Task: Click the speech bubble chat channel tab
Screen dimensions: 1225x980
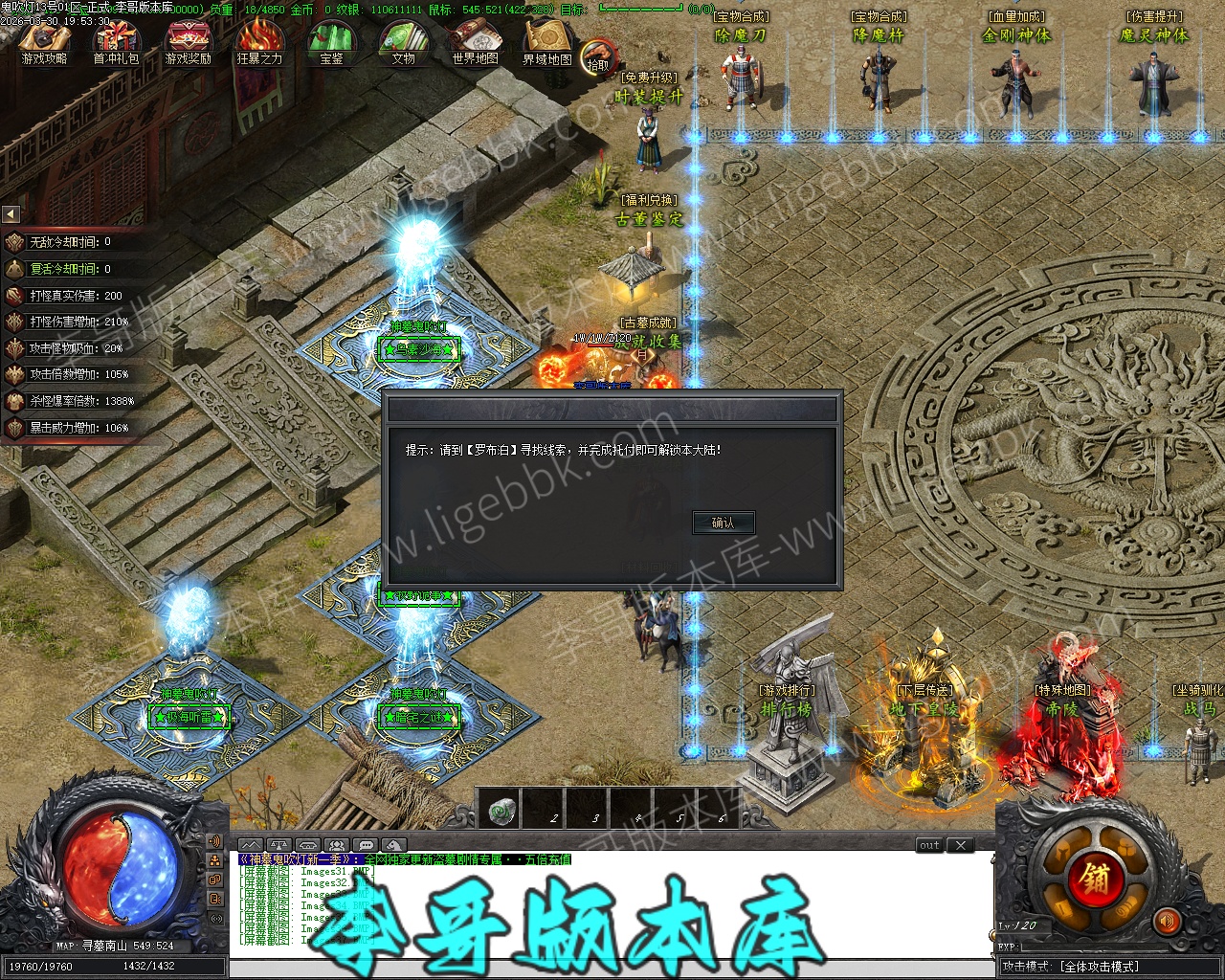Action: [365, 845]
